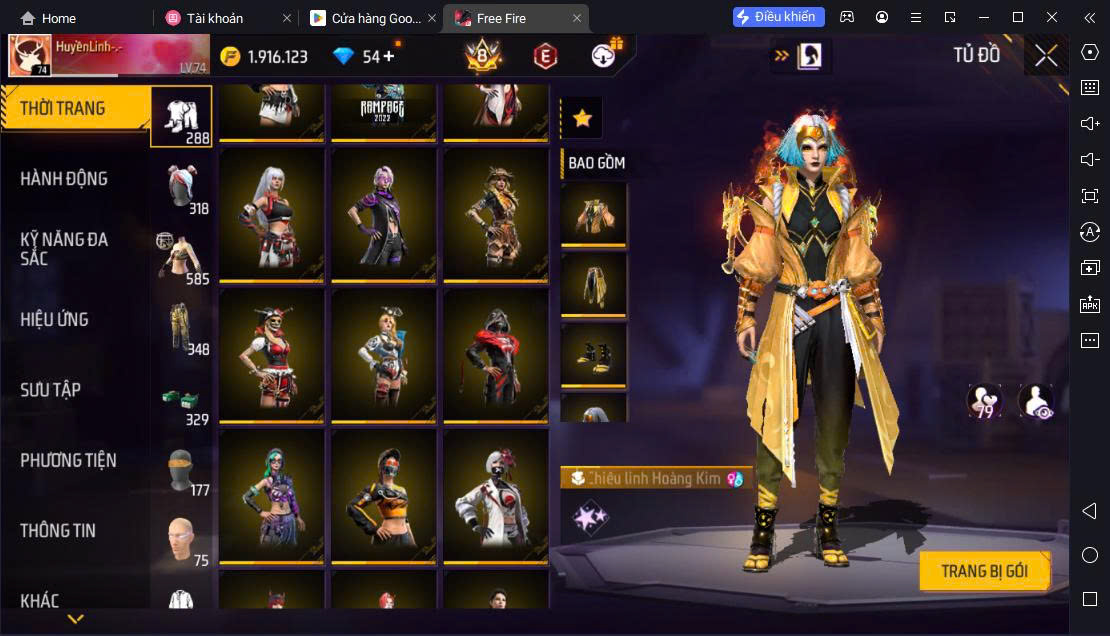Open the rank badge with number 8
This screenshot has height=636, width=1110.
pos(484,57)
